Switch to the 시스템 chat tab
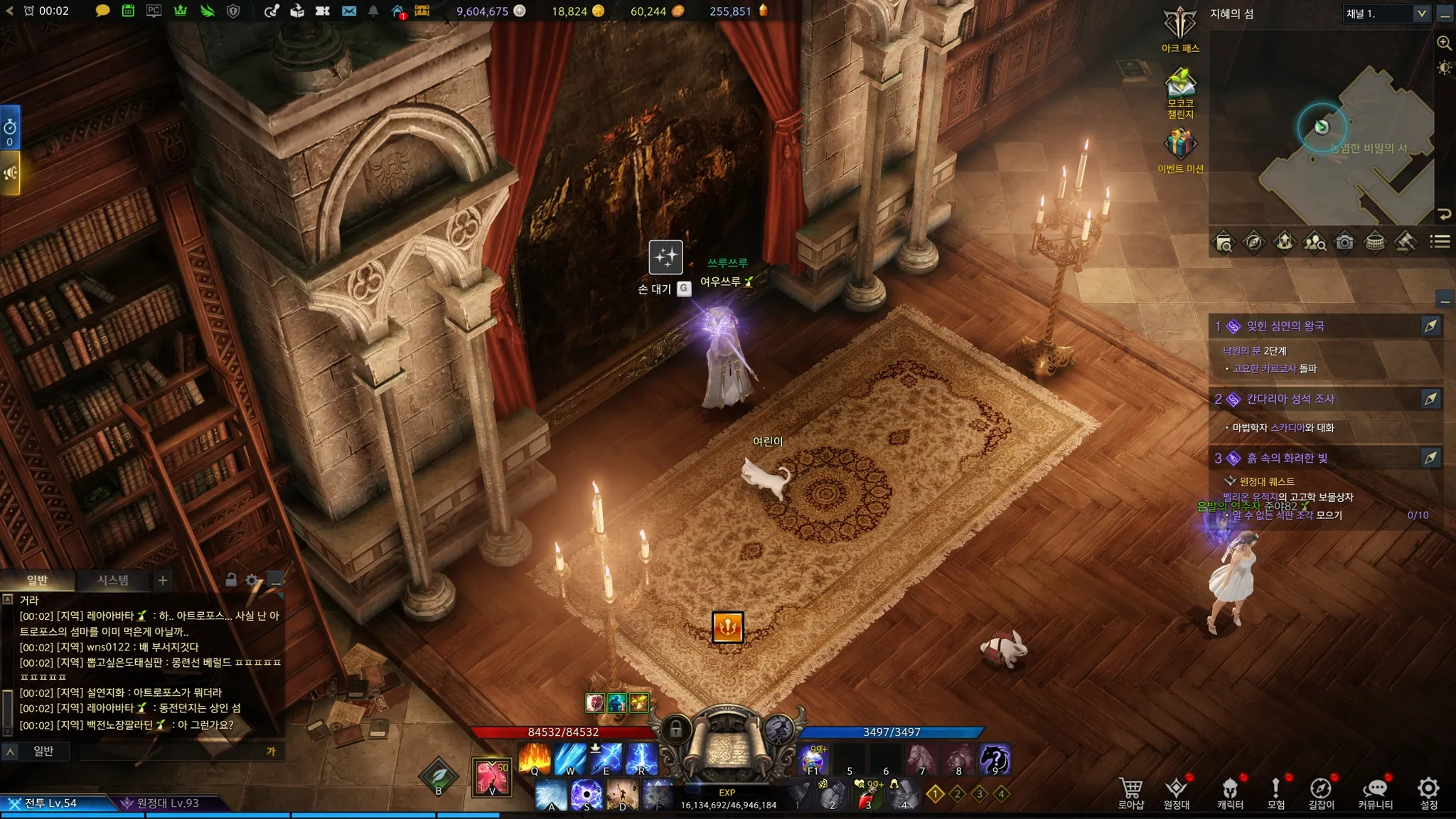The height and width of the screenshot is (819, 1456). click(113, 580)
